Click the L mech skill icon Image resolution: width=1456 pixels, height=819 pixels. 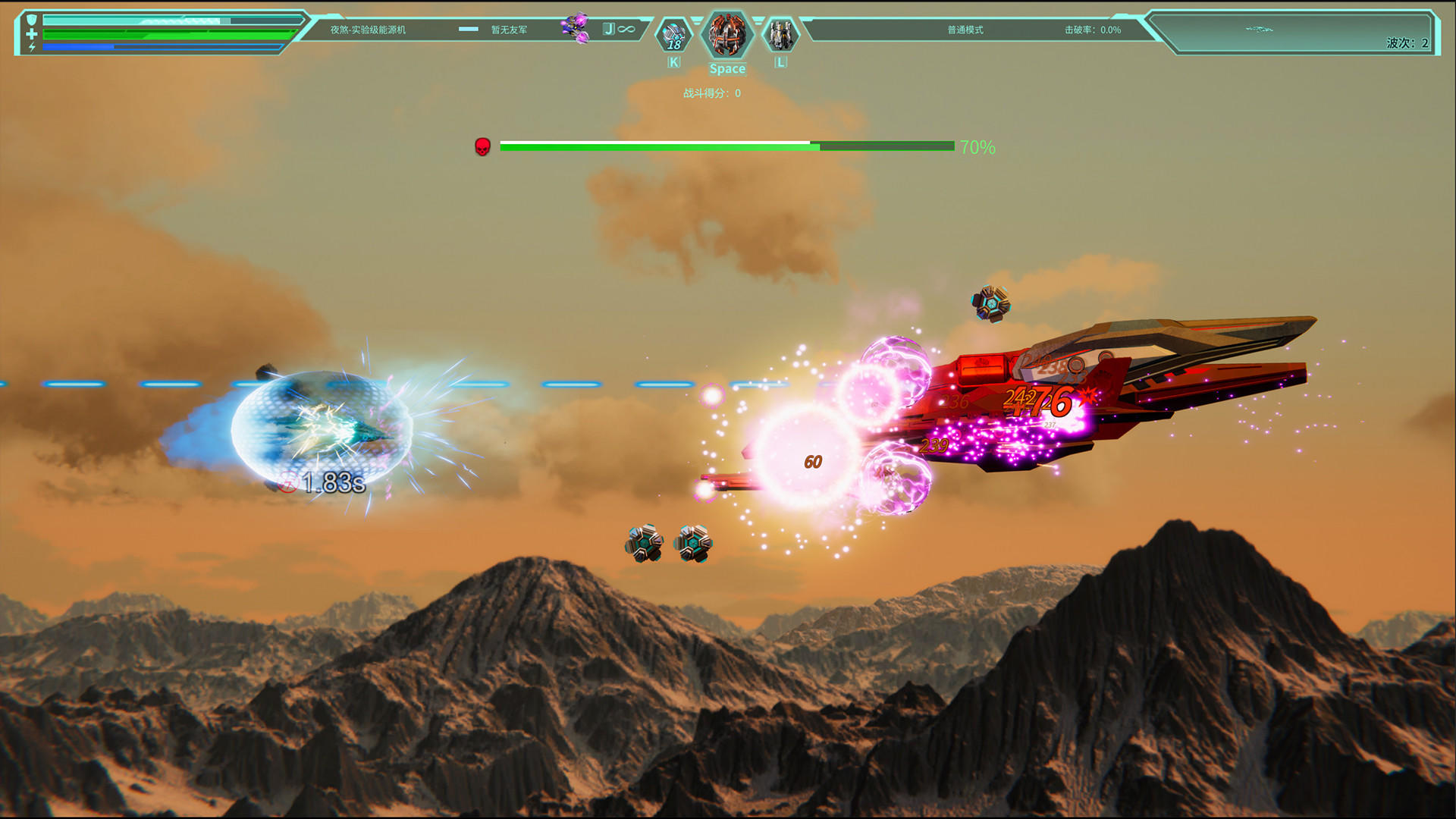tap(783, 34)
